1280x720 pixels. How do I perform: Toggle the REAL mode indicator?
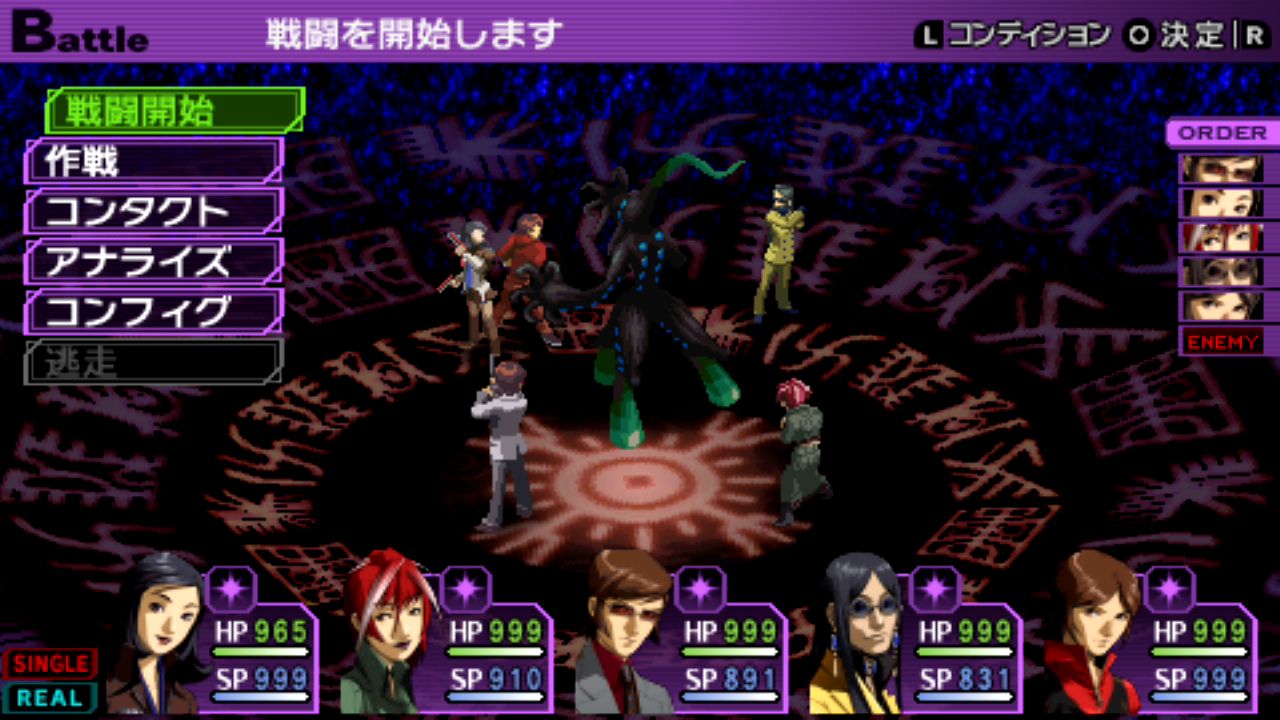point(50,697)
